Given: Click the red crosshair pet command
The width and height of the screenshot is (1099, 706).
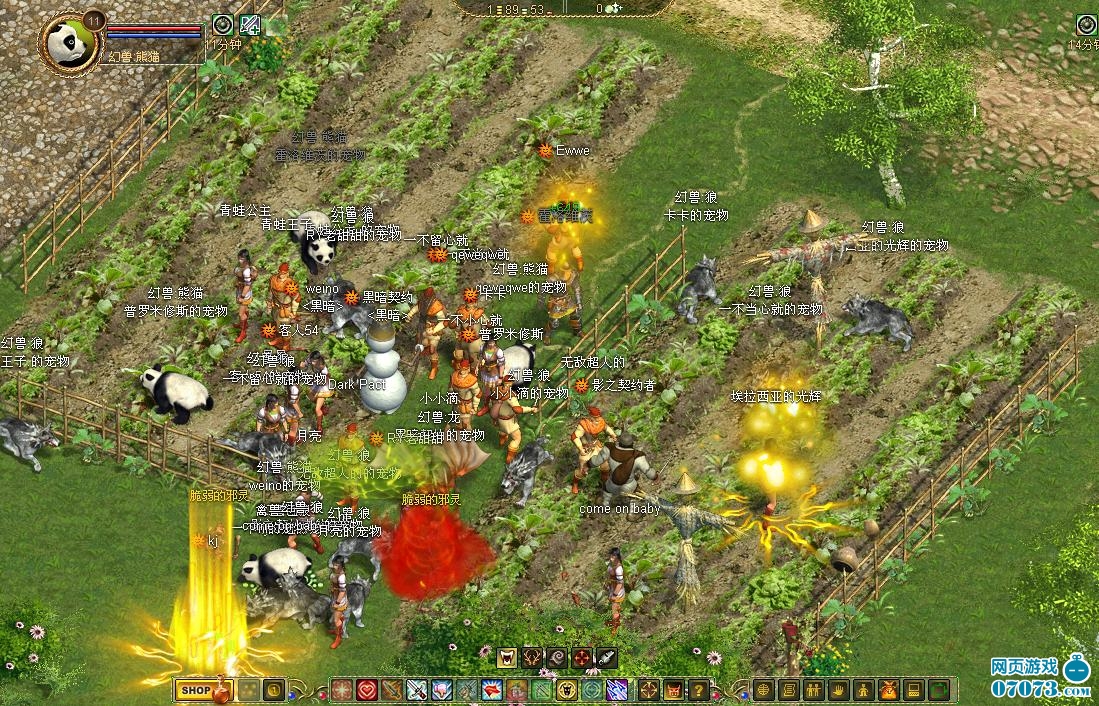Looking at the screenshot, I should (583, 658).
